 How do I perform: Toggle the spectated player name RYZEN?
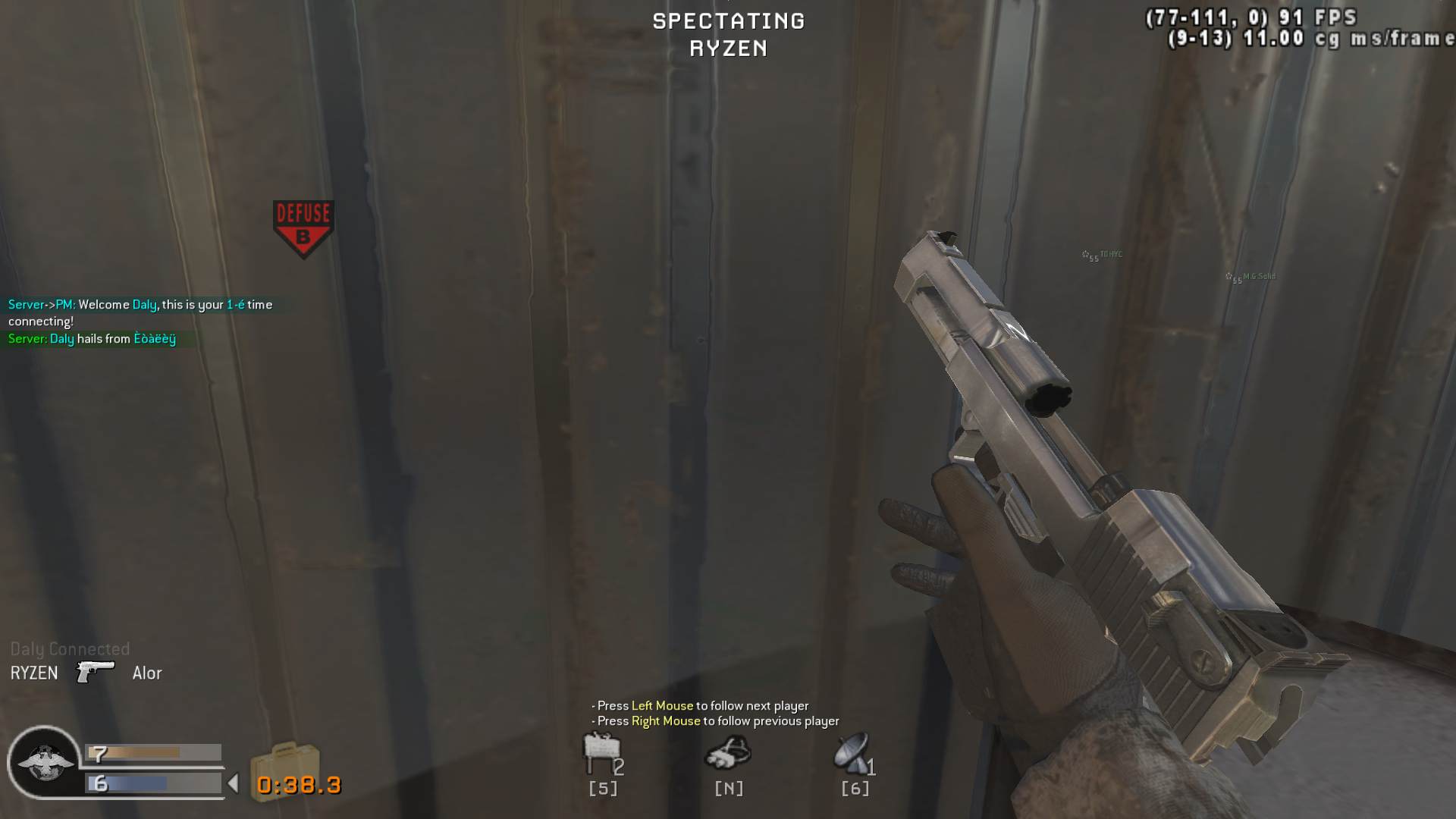pos(727,49)
